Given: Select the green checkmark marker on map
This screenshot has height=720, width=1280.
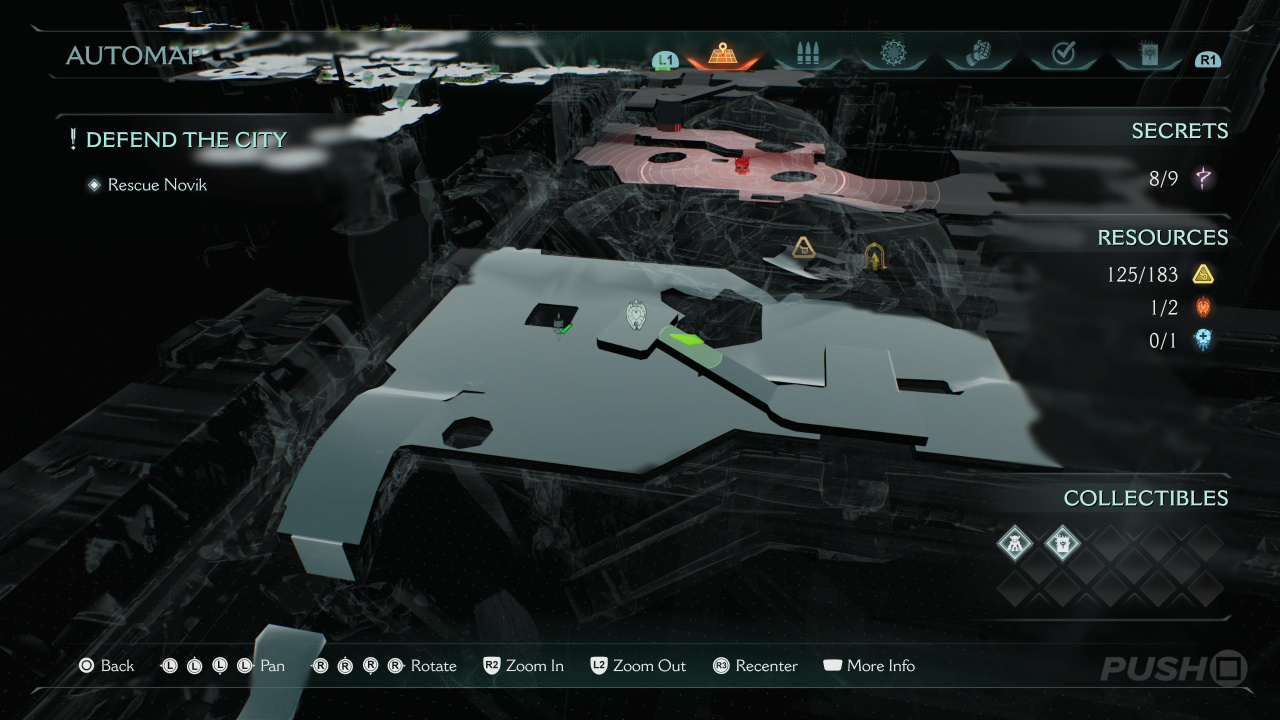Looking at the screenshot, I should point(563,327).
